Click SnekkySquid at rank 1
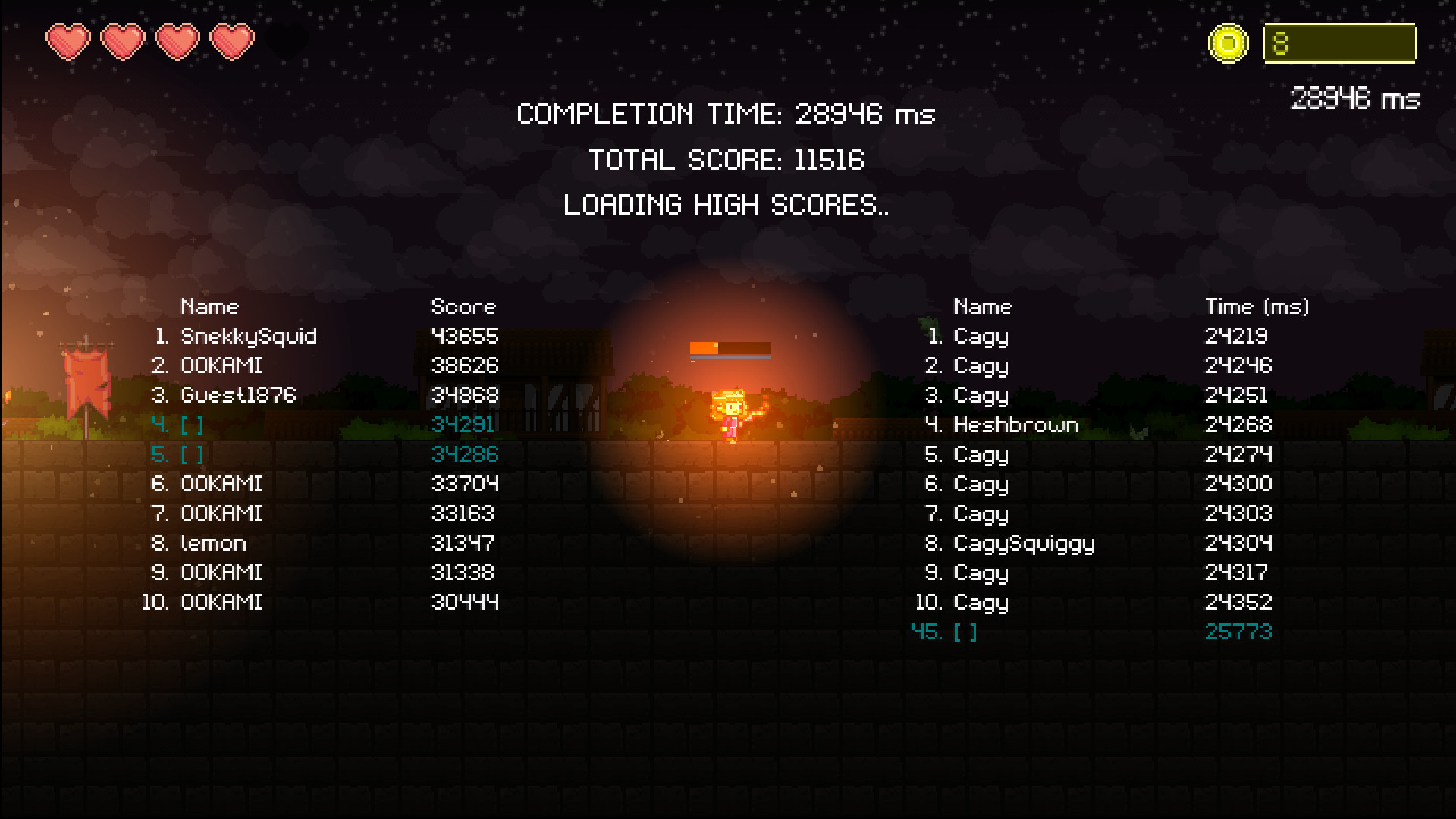1456x819 pixels. tap(249, 337)
